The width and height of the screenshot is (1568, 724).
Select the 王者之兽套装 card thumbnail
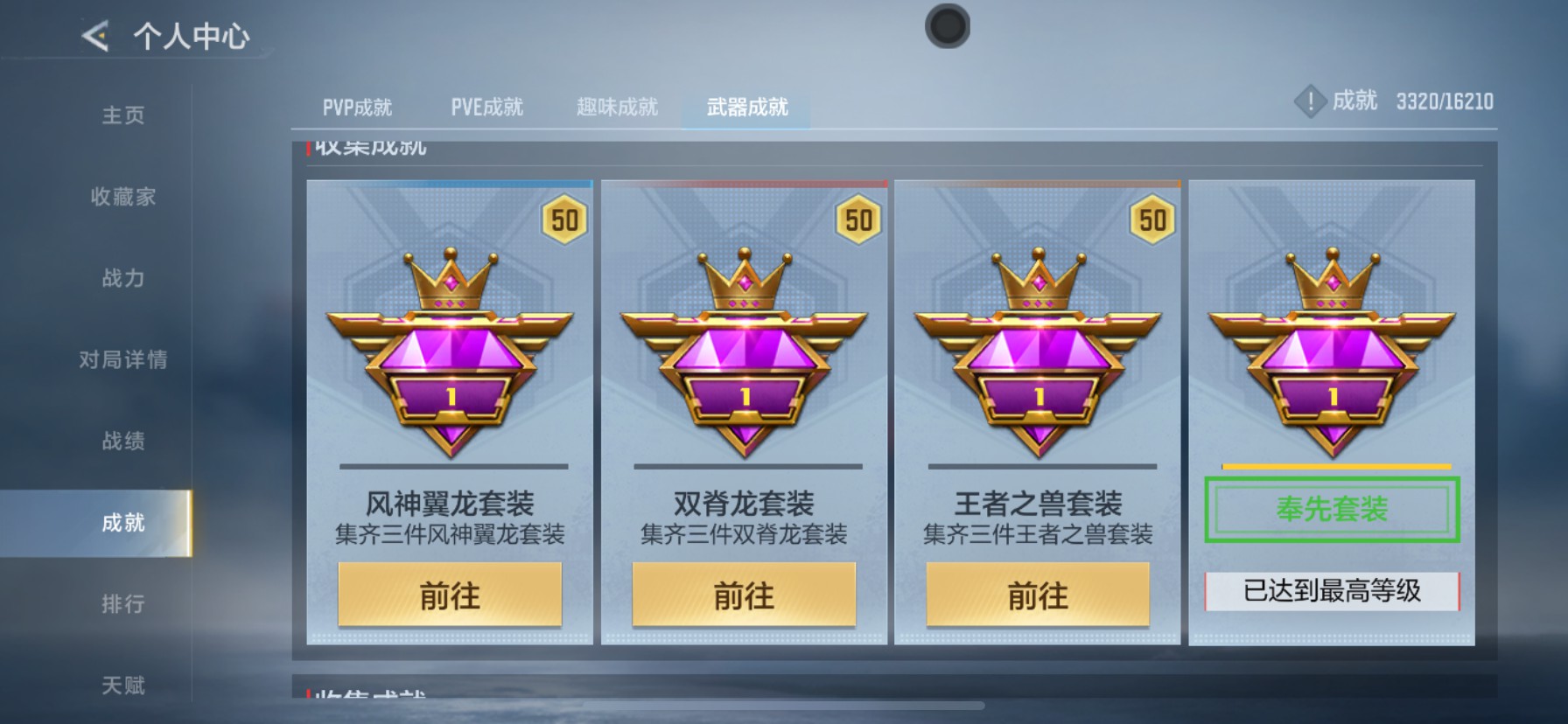click(x=1039, y=411)
